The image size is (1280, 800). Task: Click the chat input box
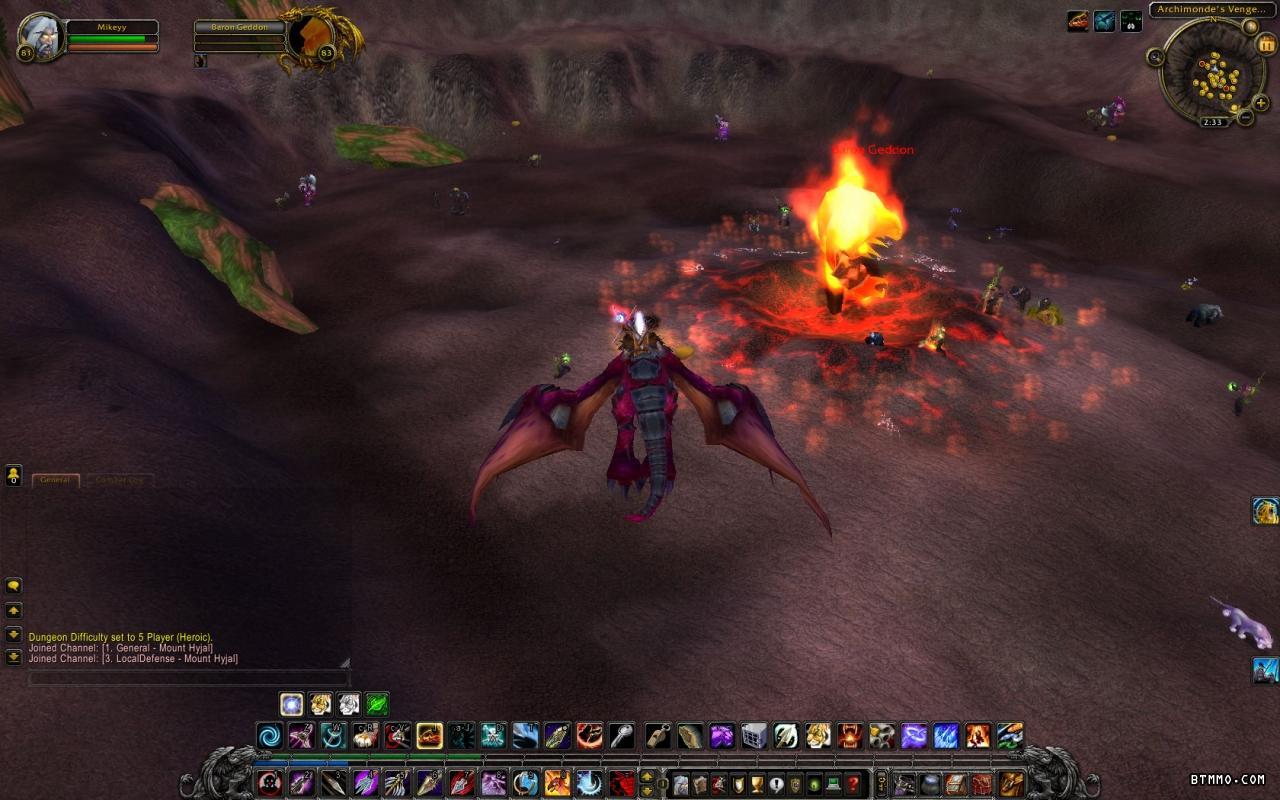(x=188, y=679)
